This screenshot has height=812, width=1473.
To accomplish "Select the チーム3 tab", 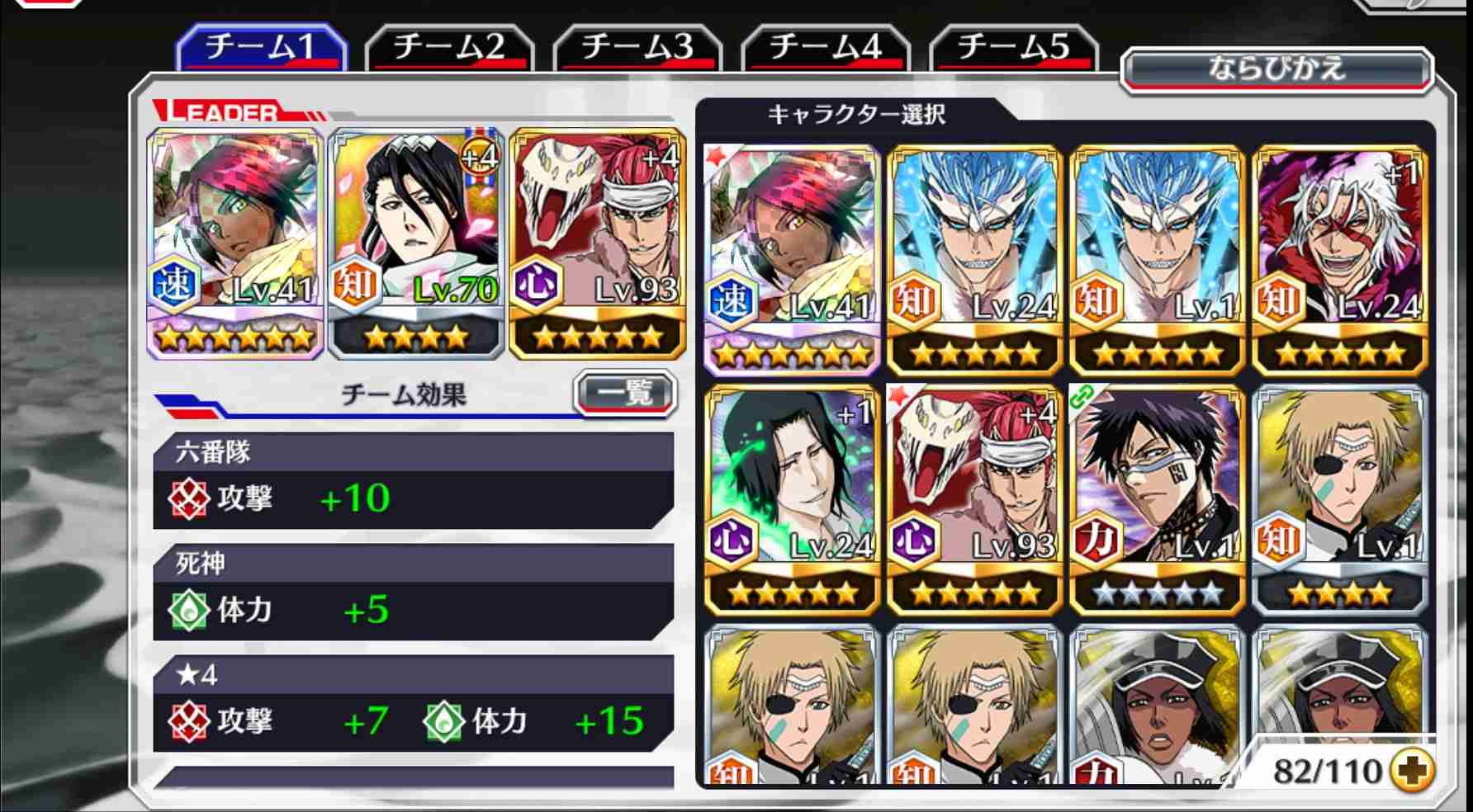I will [637, 47].
